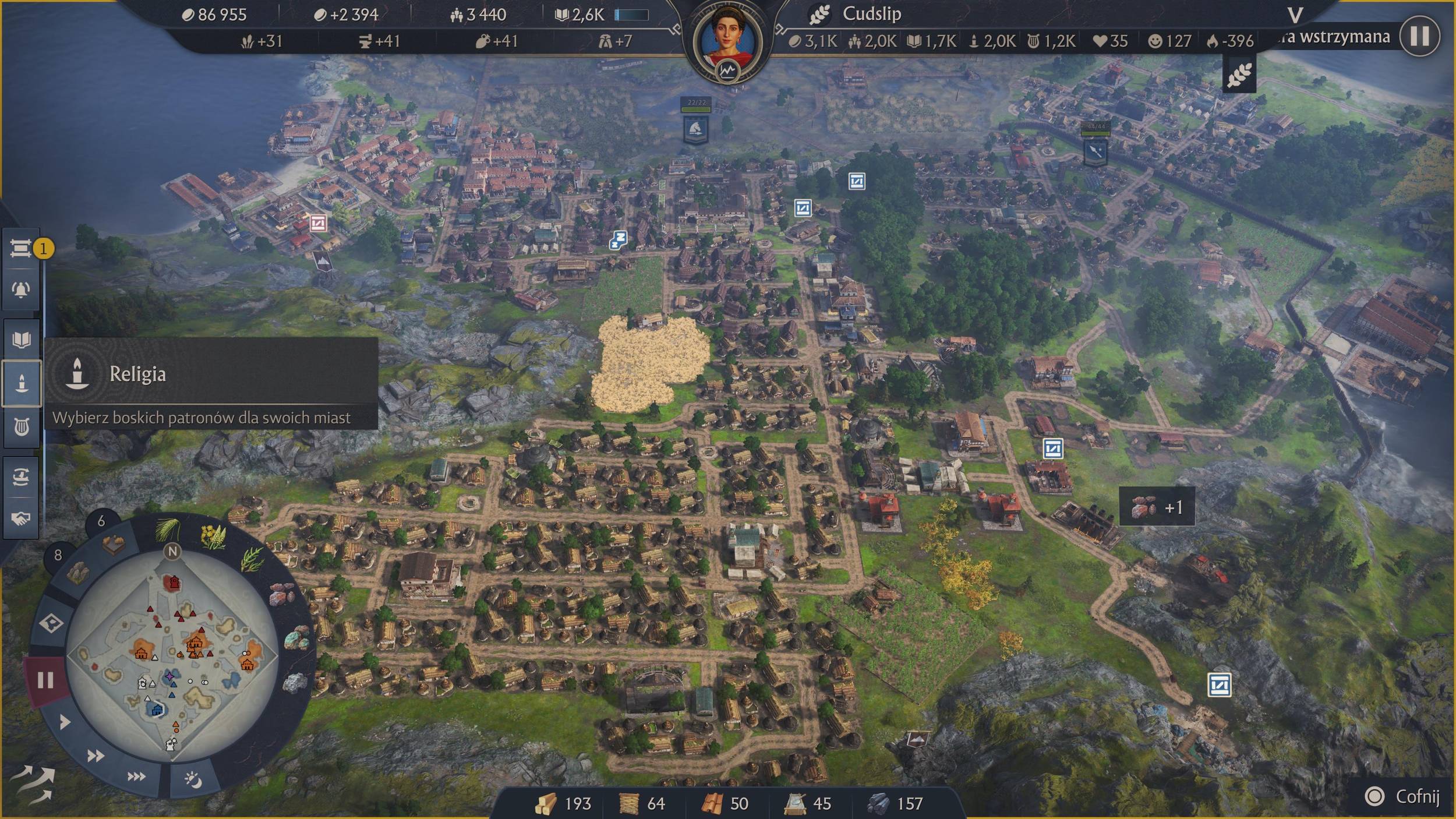Set game speed to double fast-forward
The image size is (1456, 819).
(96, 756)
